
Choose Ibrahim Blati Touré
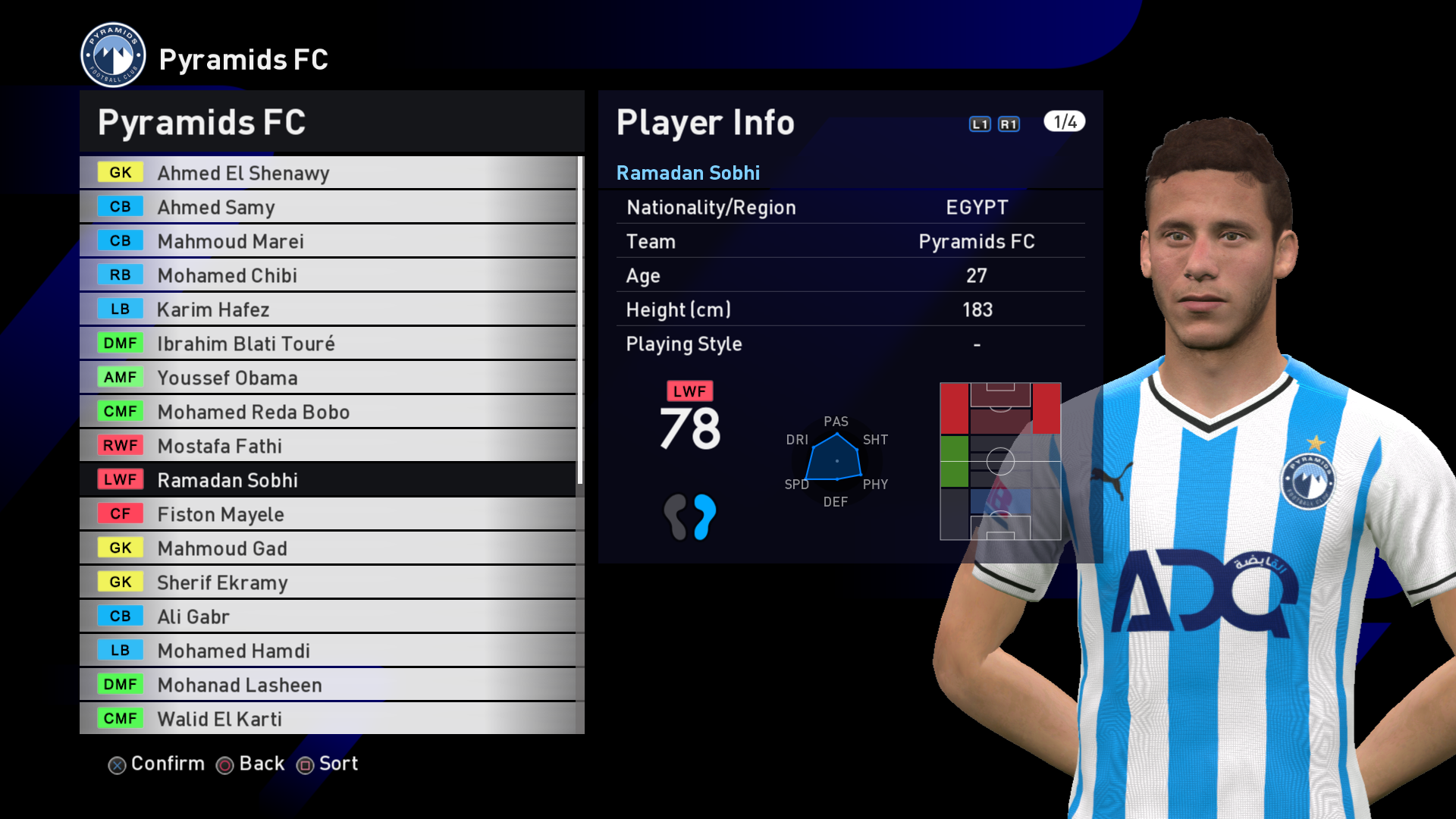(328, 344)
